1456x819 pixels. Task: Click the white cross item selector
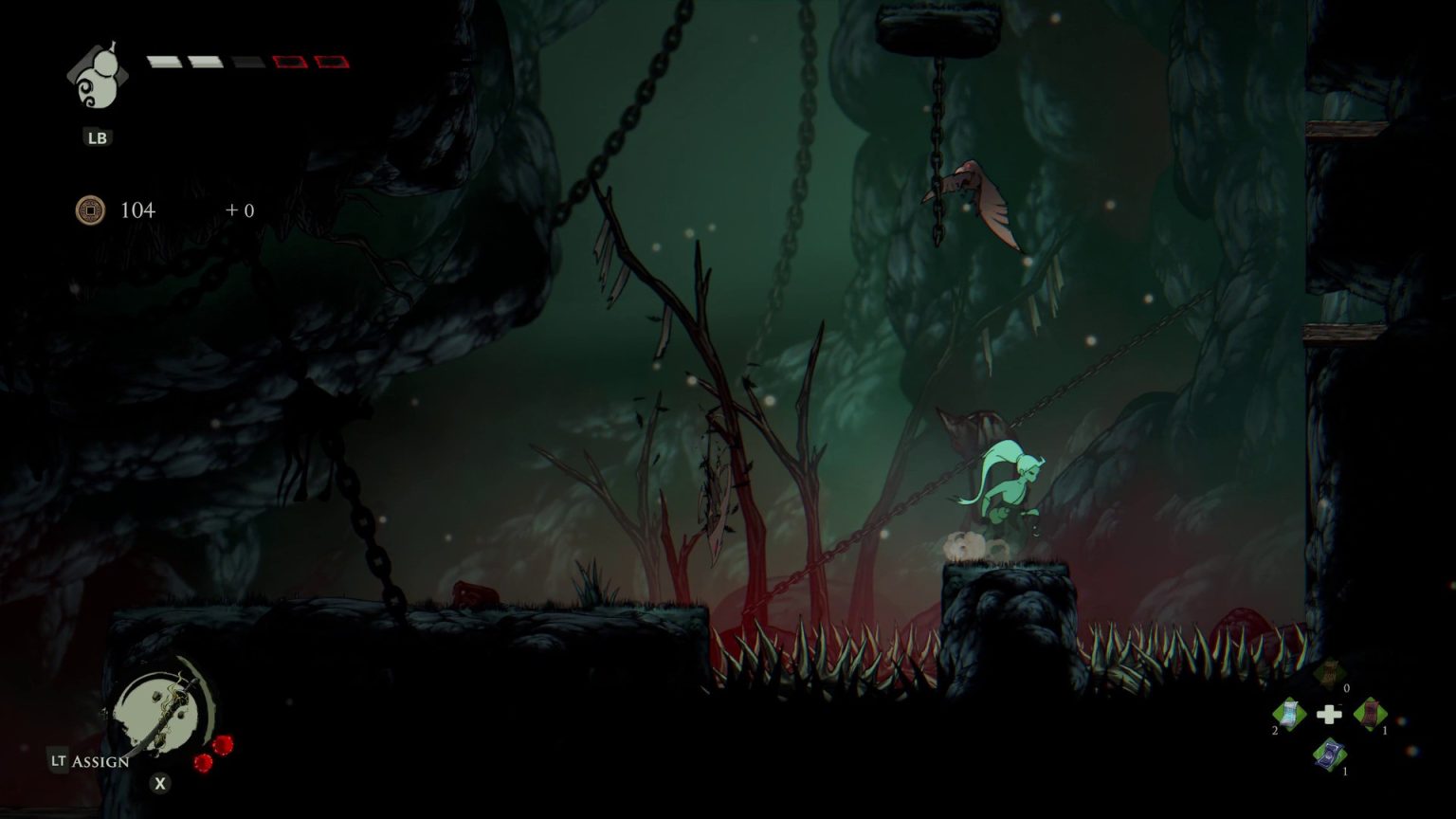pyautogui.click(x=1329, y=714)
